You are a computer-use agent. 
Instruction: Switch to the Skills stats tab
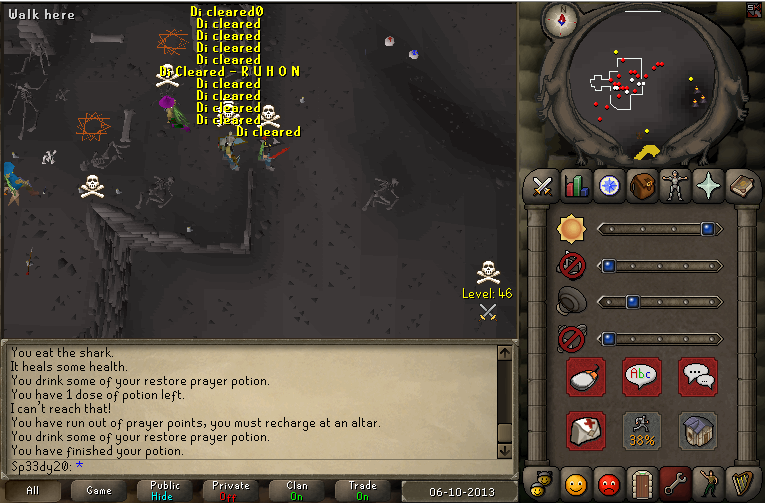(575, 186)
